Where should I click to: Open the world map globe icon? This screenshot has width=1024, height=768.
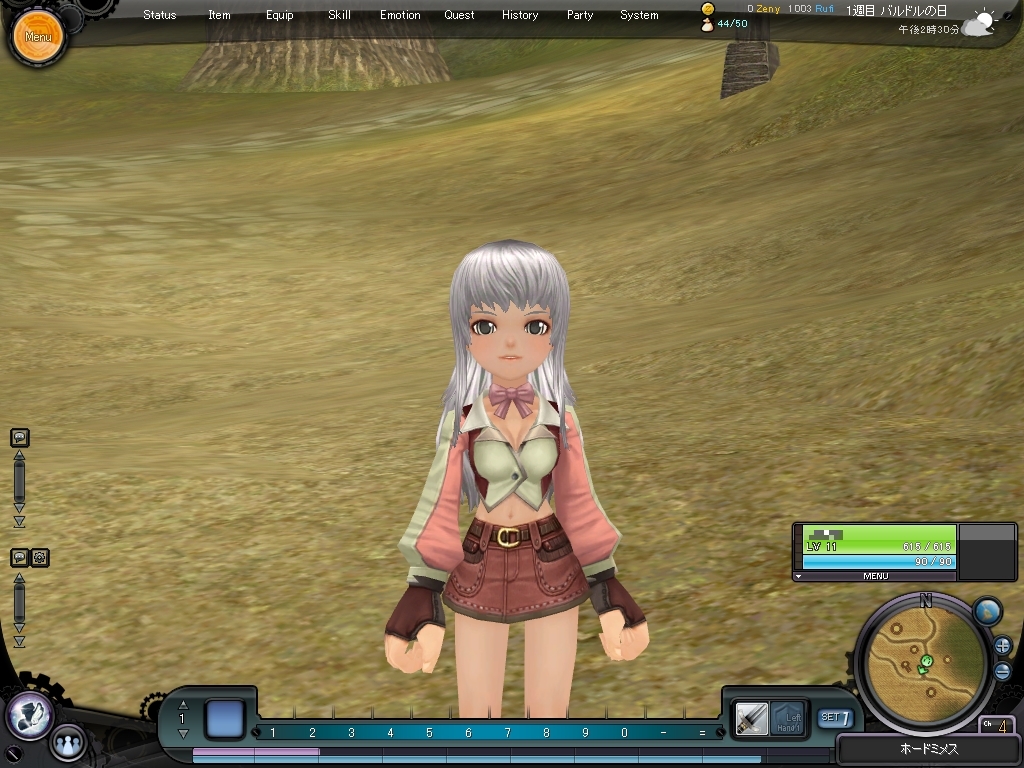987,612
